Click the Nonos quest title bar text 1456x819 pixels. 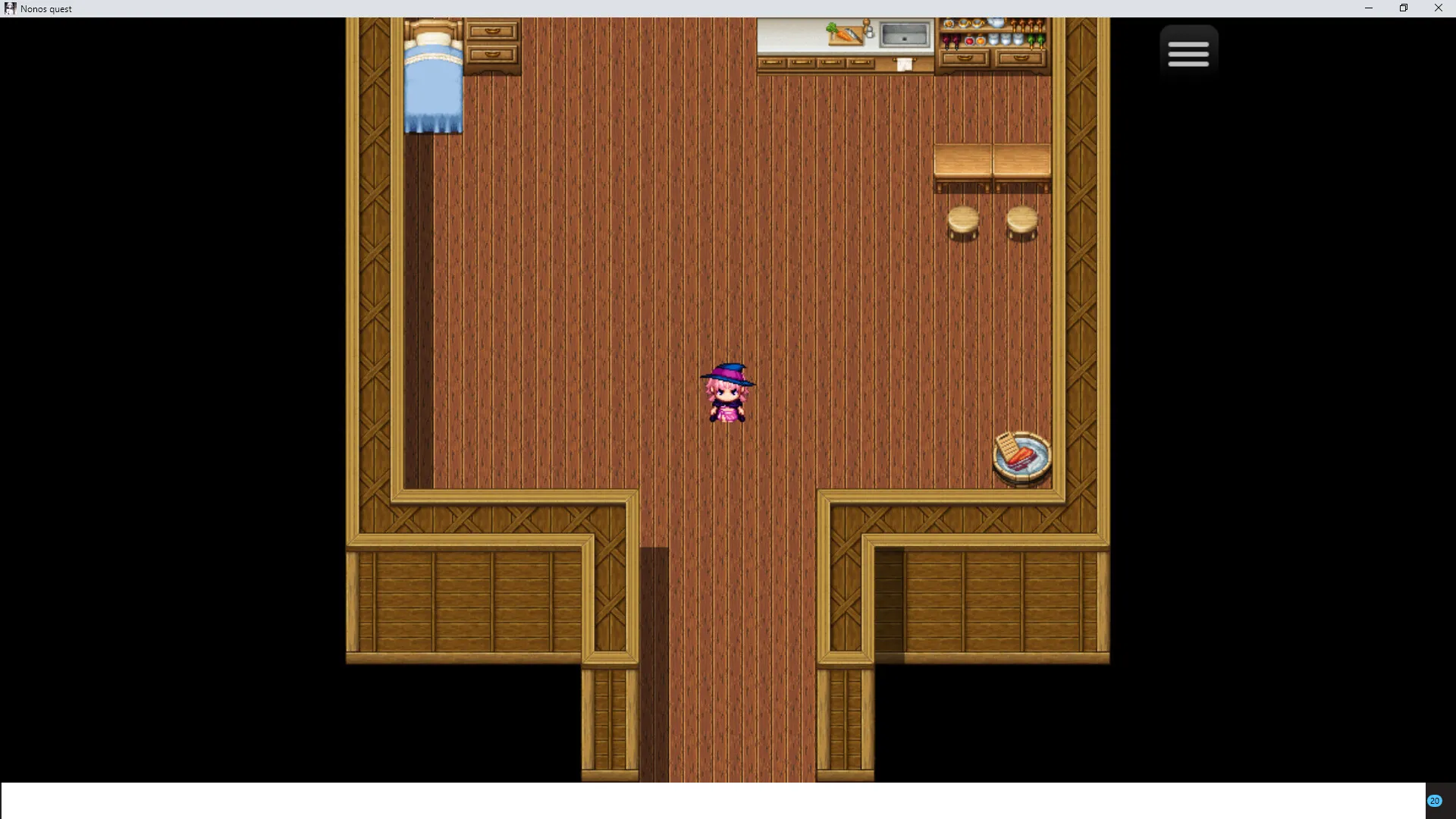(47, 8)
